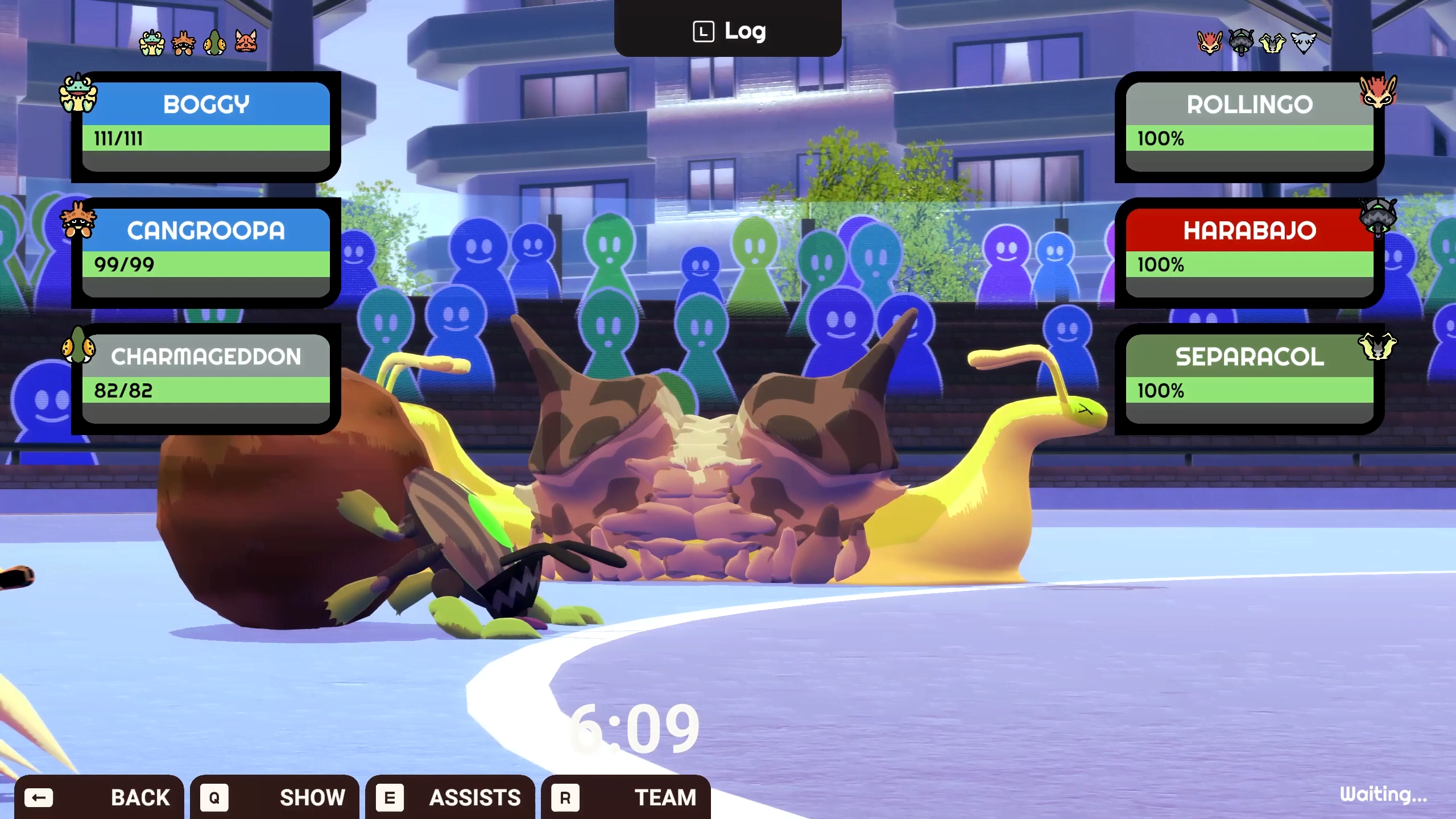Open the Assists menu

tap(449, 797)
